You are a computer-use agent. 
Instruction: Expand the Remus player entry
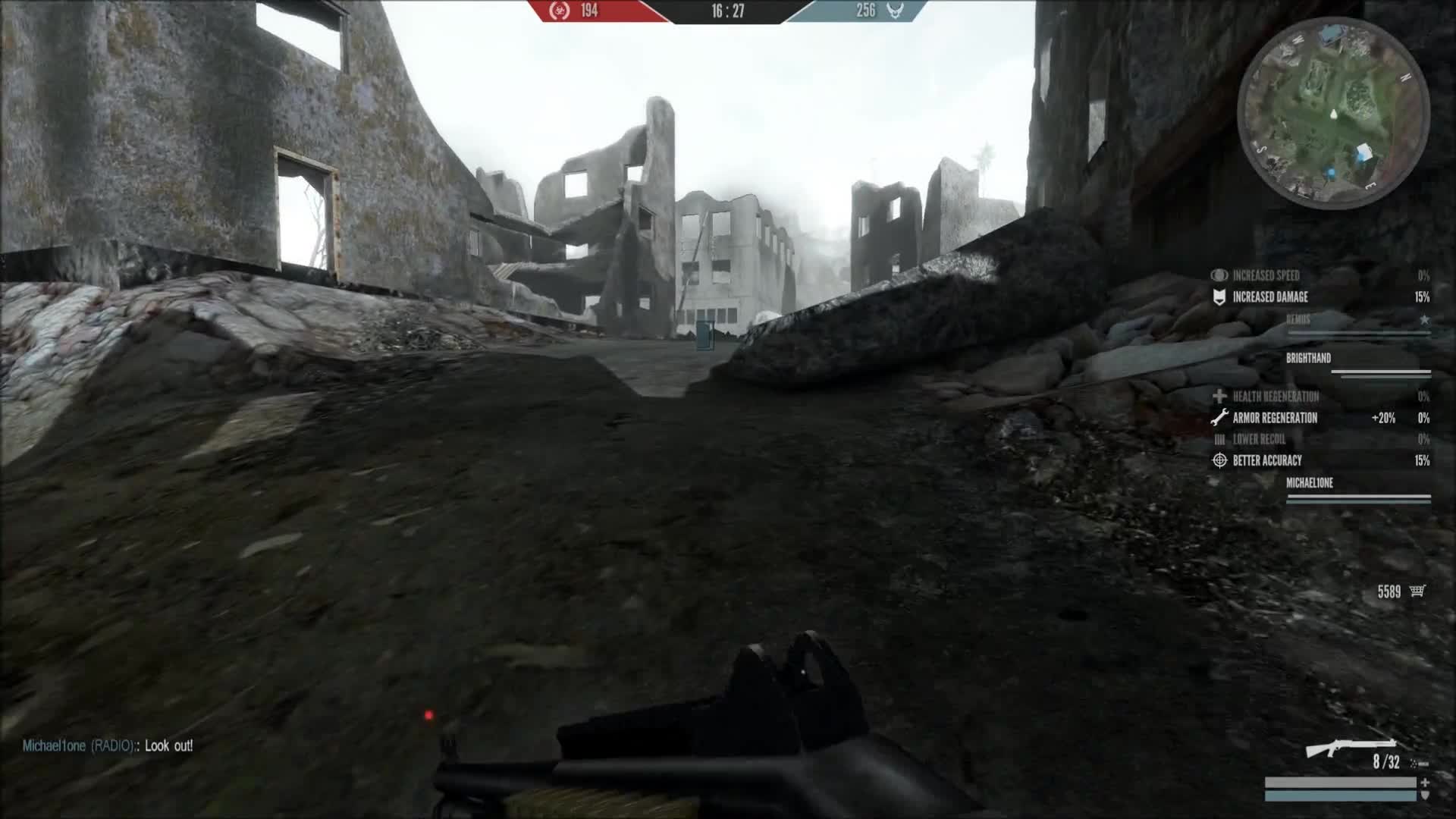(1300, 320)
